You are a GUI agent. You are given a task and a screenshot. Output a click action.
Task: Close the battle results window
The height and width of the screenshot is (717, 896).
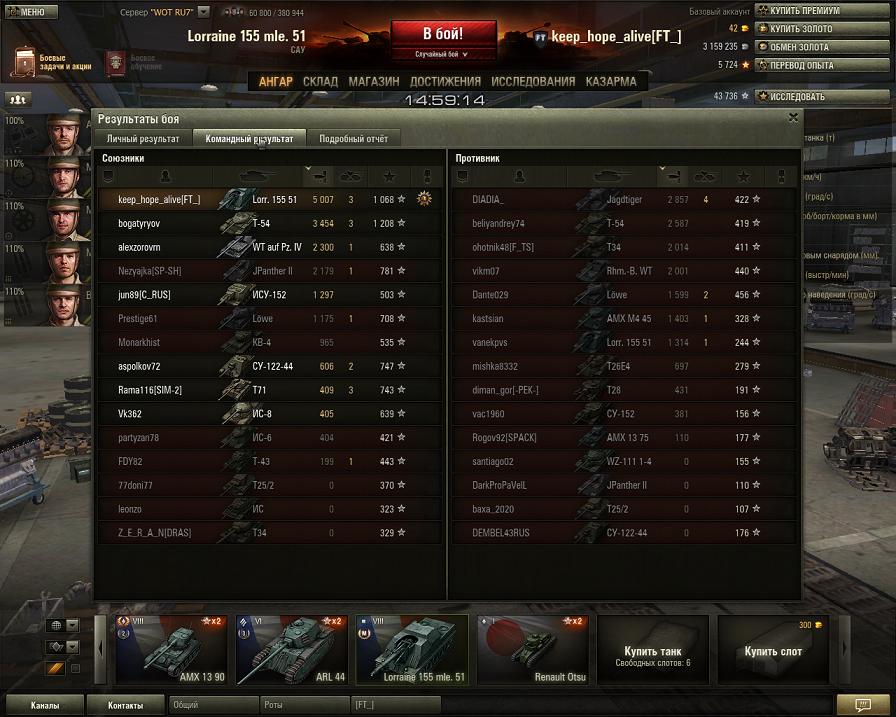[x=793, y=117]
